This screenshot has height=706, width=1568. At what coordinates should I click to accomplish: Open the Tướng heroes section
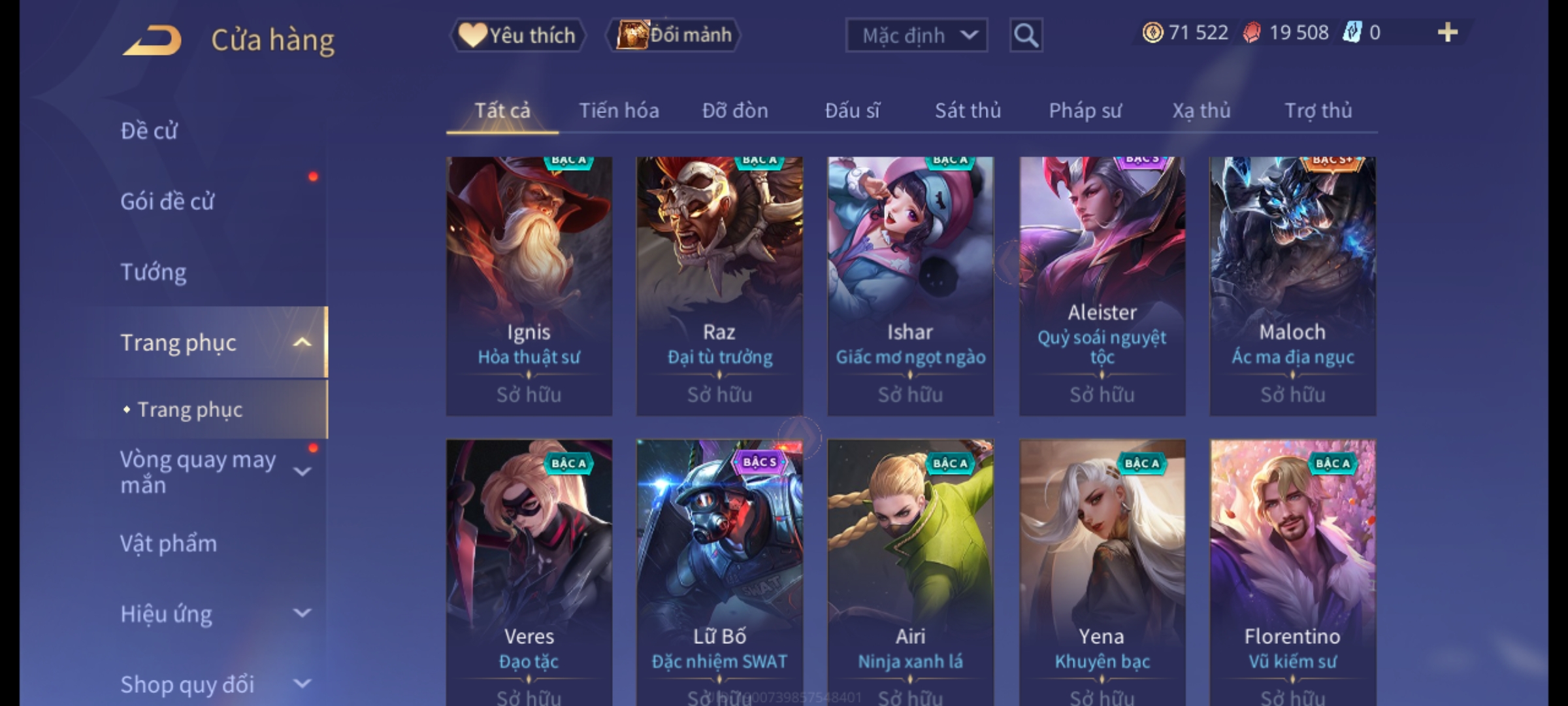click(x=154, y=272)
